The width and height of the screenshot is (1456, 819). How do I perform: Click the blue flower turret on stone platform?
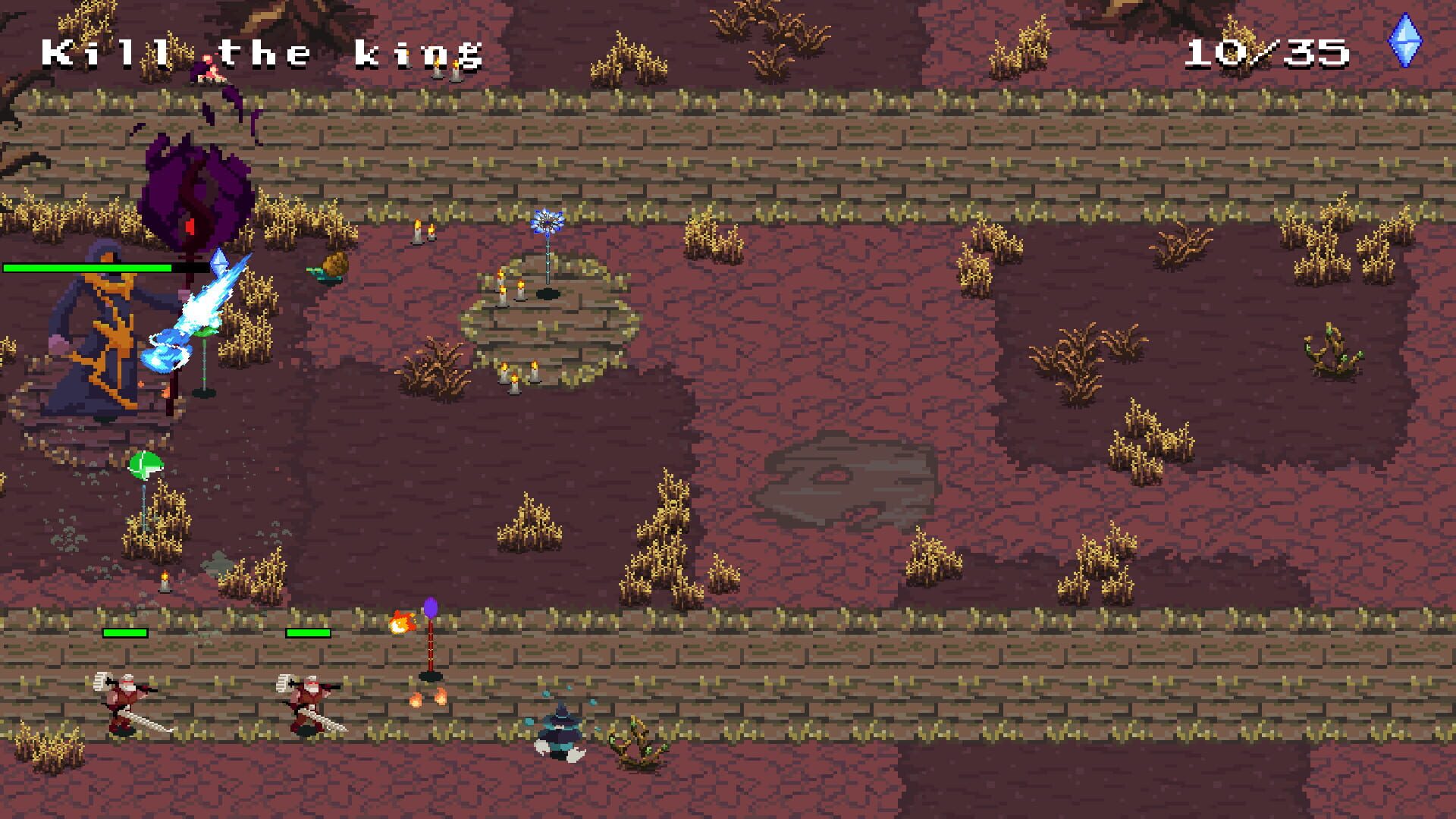coord(548,220)
